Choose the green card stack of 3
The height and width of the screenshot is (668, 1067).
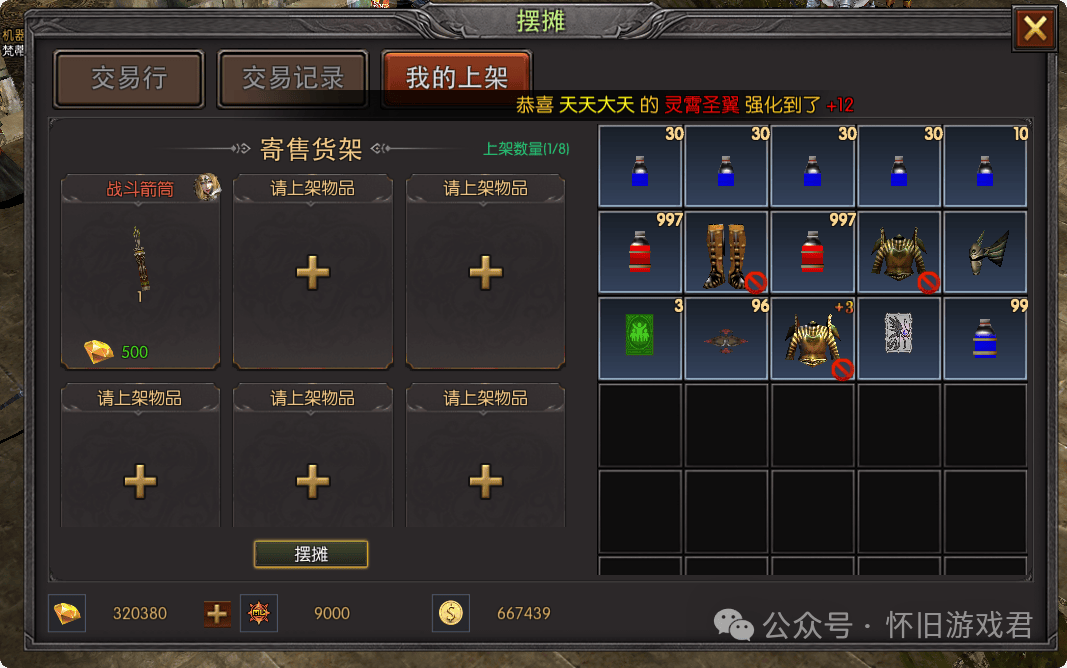[640, 338]
